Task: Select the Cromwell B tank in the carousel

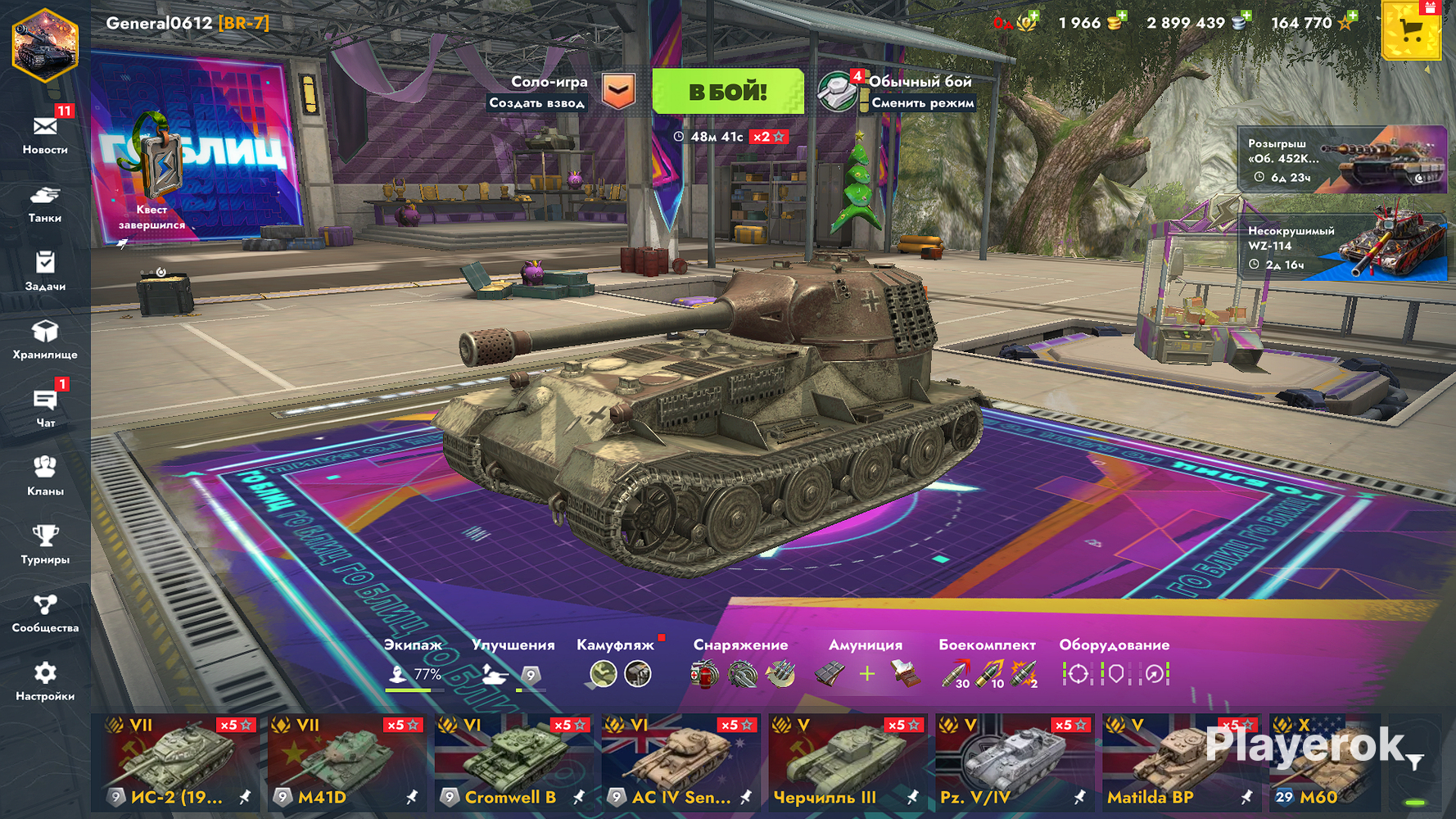Action: [513, 762]
